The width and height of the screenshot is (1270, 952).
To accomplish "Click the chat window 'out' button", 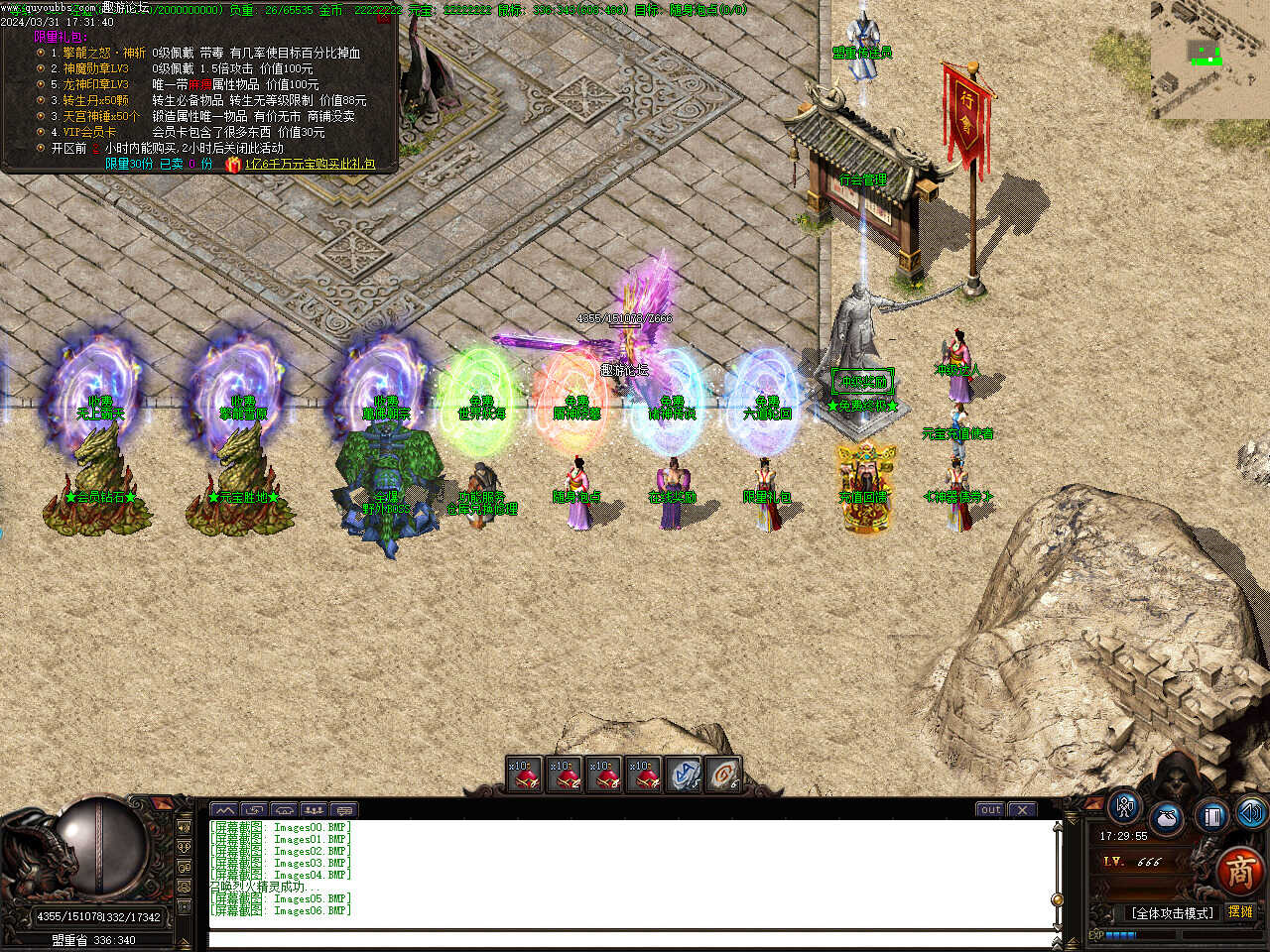I will pyautogui.click(x=990, y=809).
